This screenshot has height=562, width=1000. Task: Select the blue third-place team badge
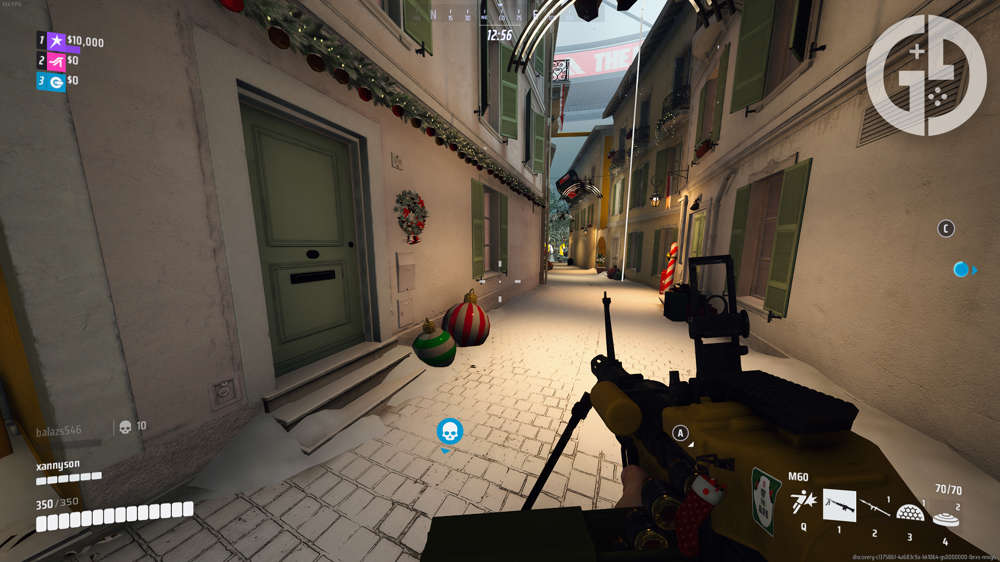point(57,81)
